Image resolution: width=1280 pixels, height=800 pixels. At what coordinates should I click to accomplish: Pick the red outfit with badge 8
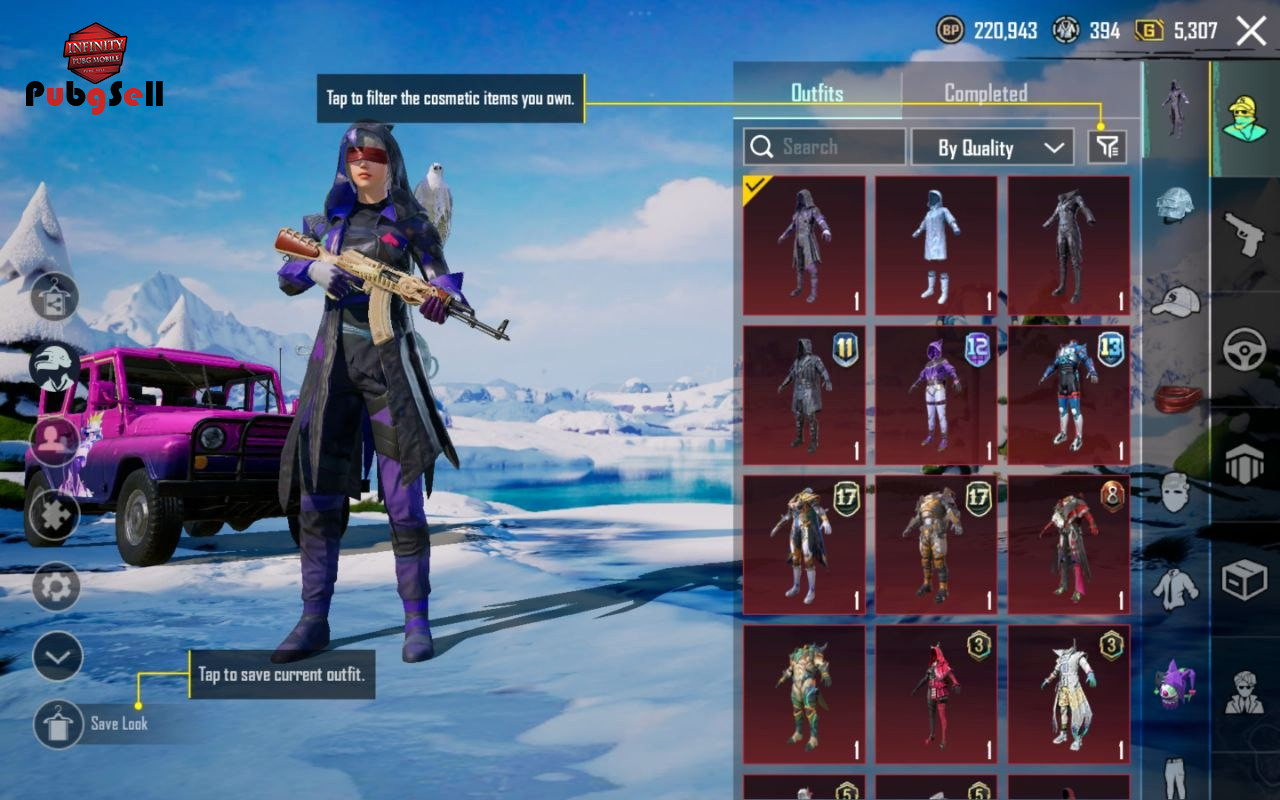point(1068,544)
